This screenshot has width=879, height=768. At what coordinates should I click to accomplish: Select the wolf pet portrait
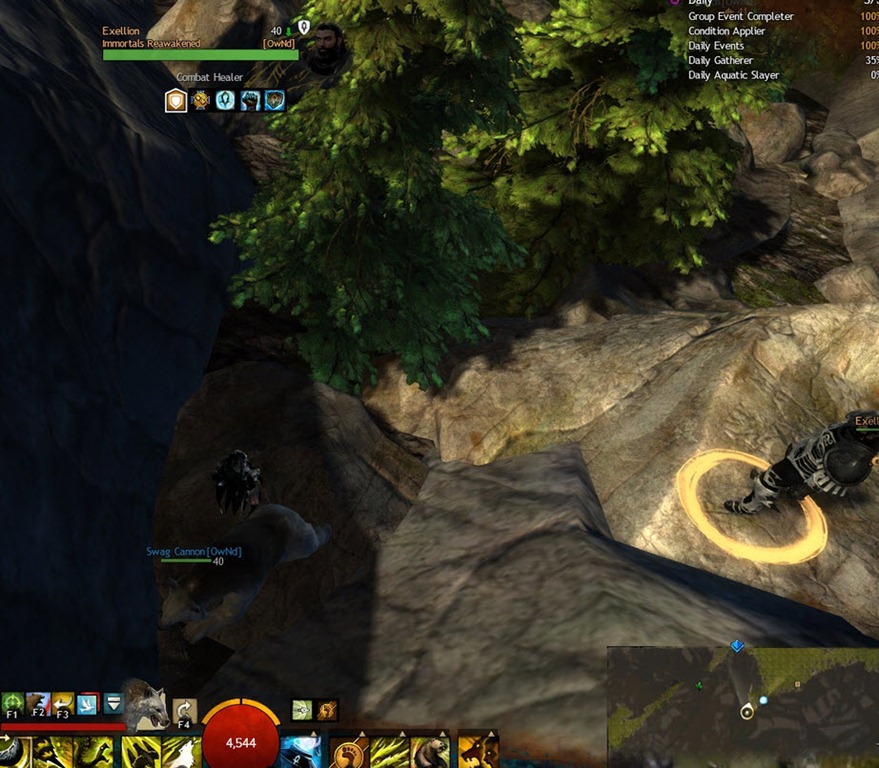click(144, 705)
